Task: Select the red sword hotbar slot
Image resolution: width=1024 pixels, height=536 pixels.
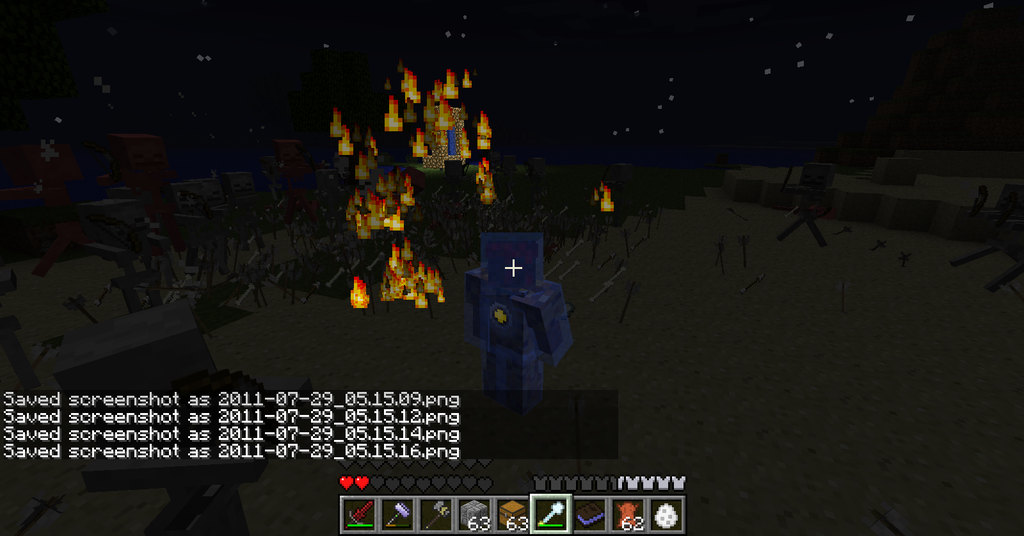Action: tap(359, 514)
